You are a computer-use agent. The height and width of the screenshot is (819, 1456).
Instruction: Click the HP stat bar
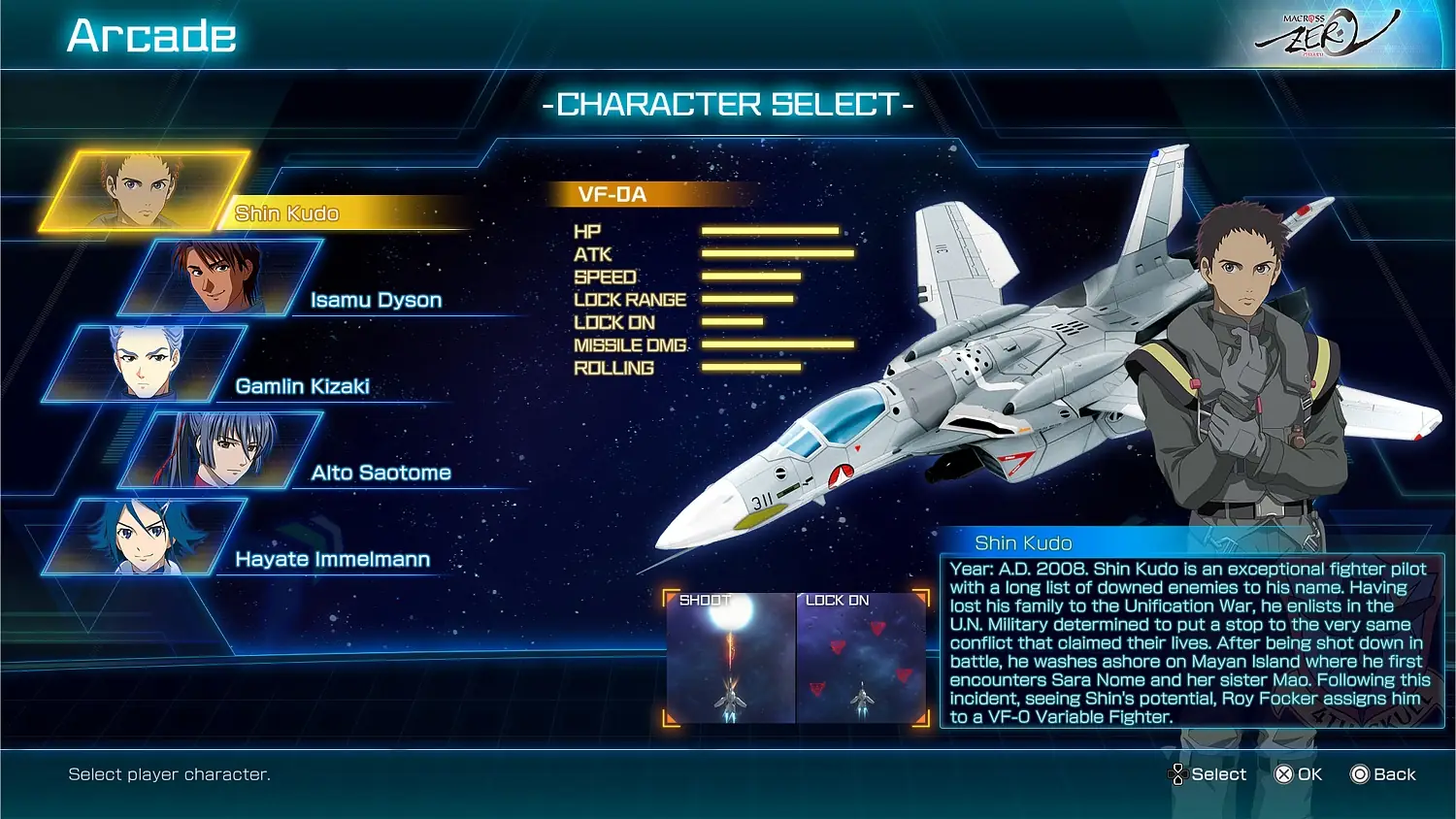pyautogui.click(x=772, y=231)
